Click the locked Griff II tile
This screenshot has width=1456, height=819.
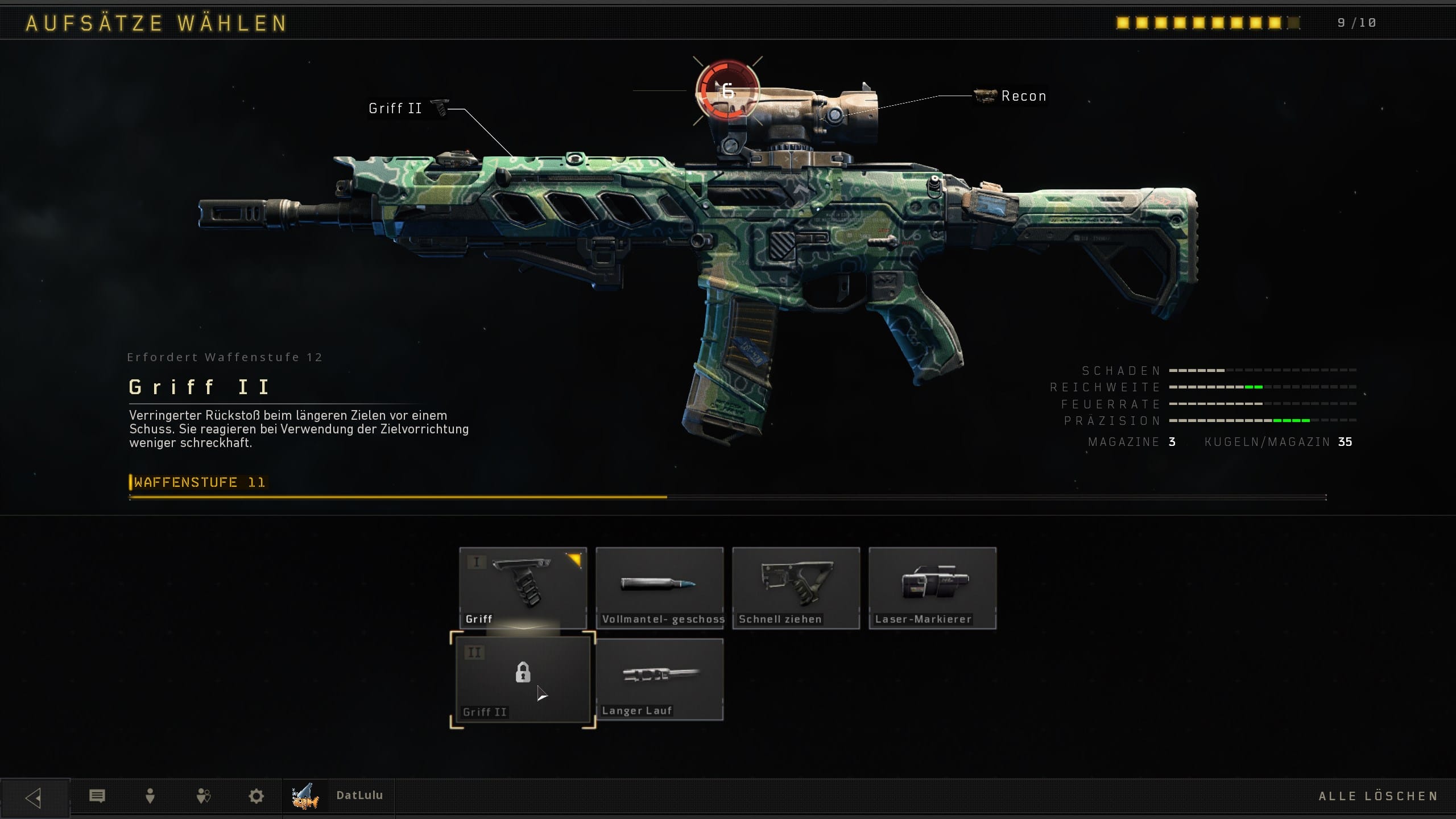pyautogui.click(x=523, y=680)
